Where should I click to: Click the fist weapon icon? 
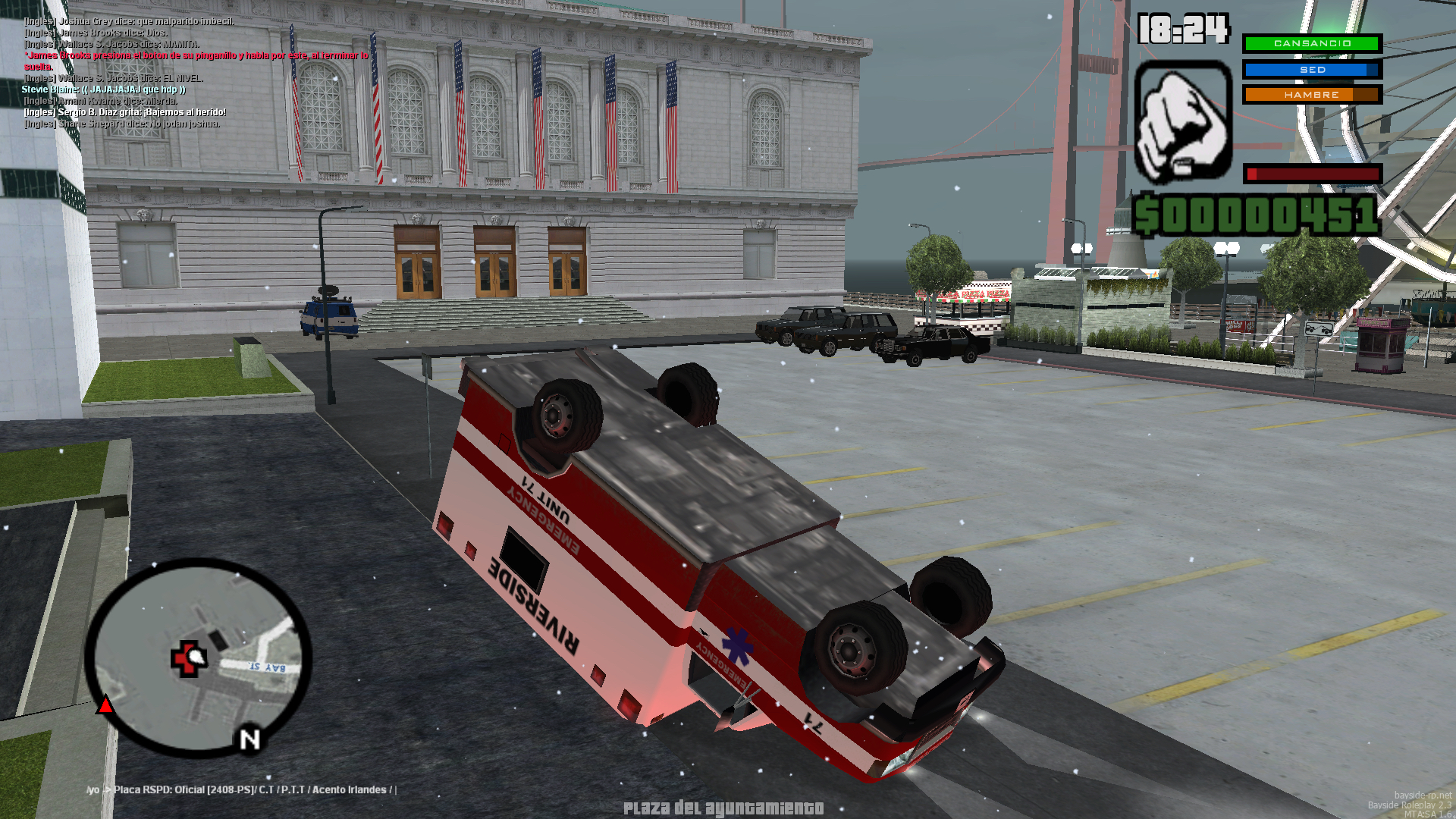pyautogui.click(x=1182, y=121)
